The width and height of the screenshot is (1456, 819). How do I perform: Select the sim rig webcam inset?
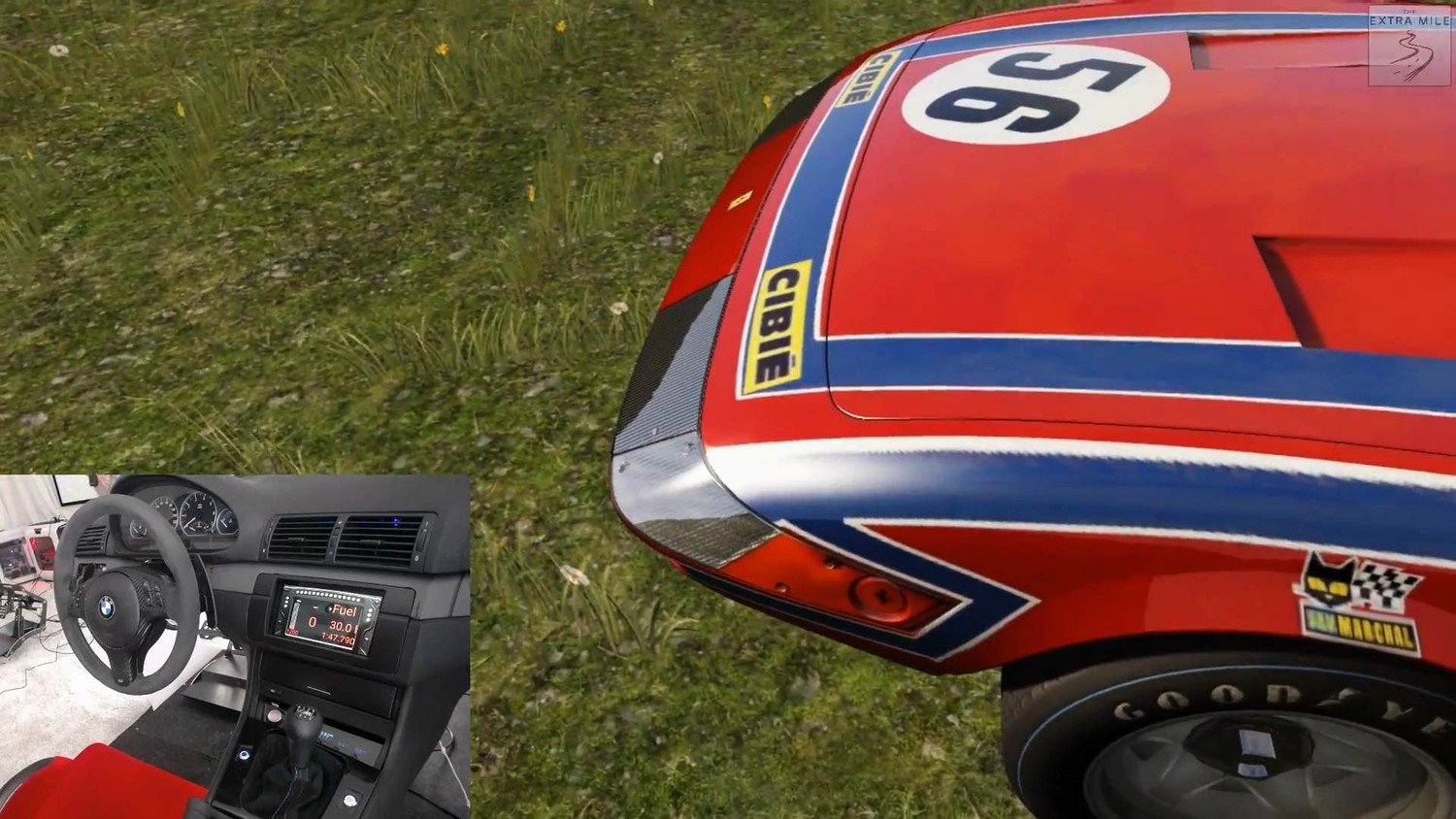[235, 645]
